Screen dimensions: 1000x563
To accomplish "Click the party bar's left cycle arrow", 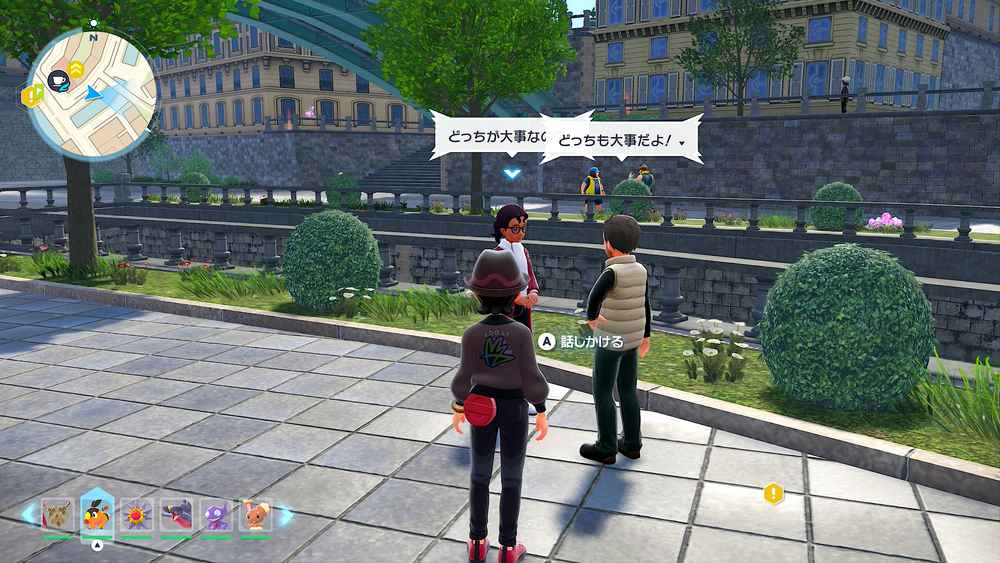I will click(28, 516).
